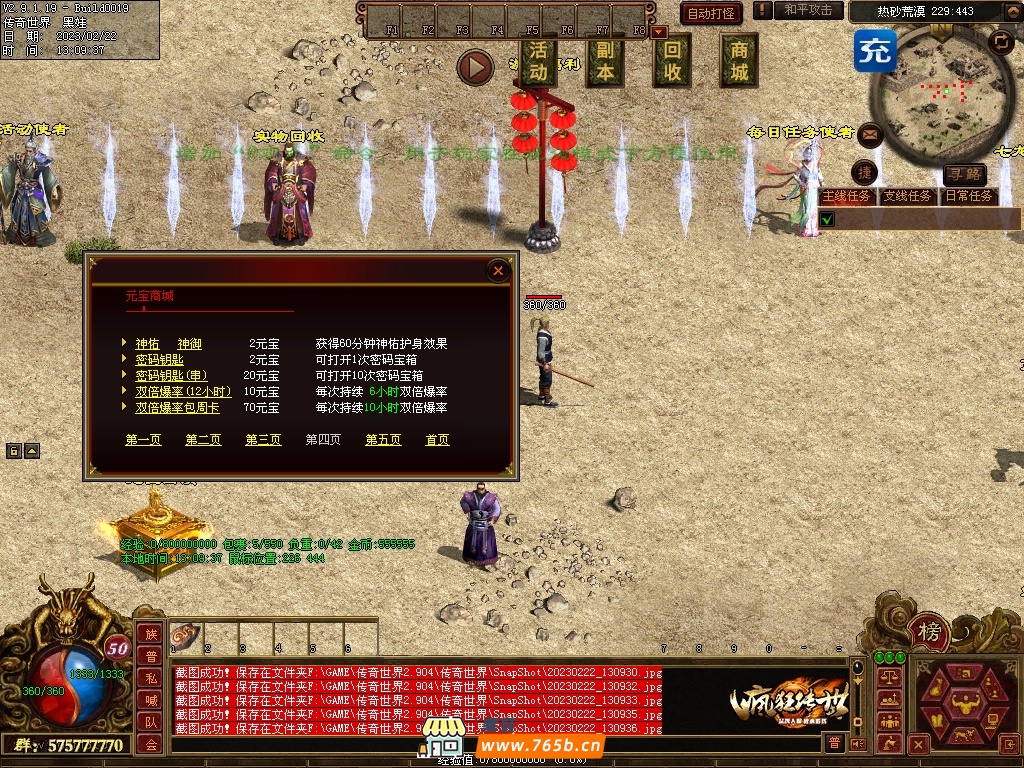Open the 副本 dungeon menu
1024x768 pixels.
(x=605, y=62)
